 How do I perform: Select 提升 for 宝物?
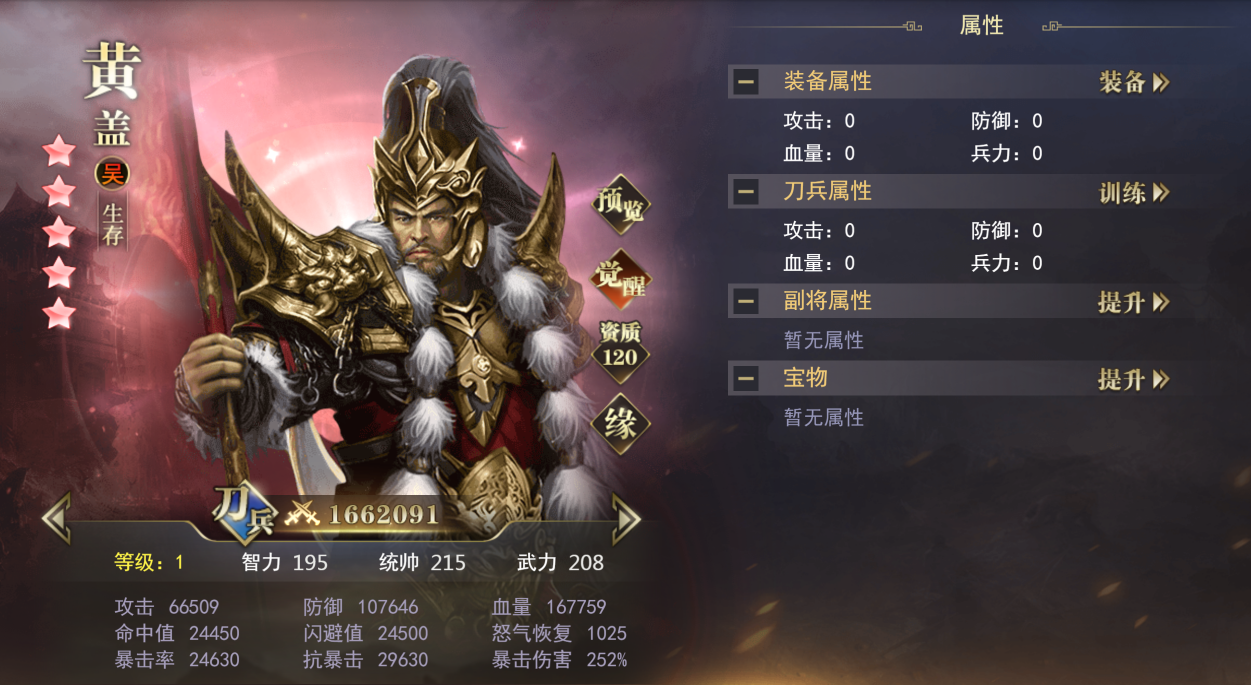coord(1134,379)
